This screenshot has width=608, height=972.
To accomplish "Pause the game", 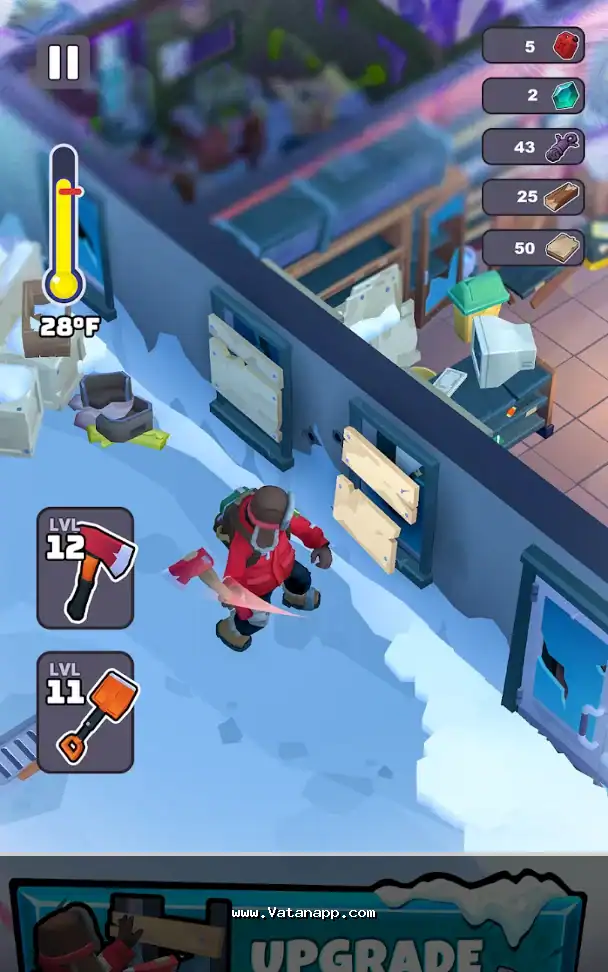I will [x=63, y=62].
